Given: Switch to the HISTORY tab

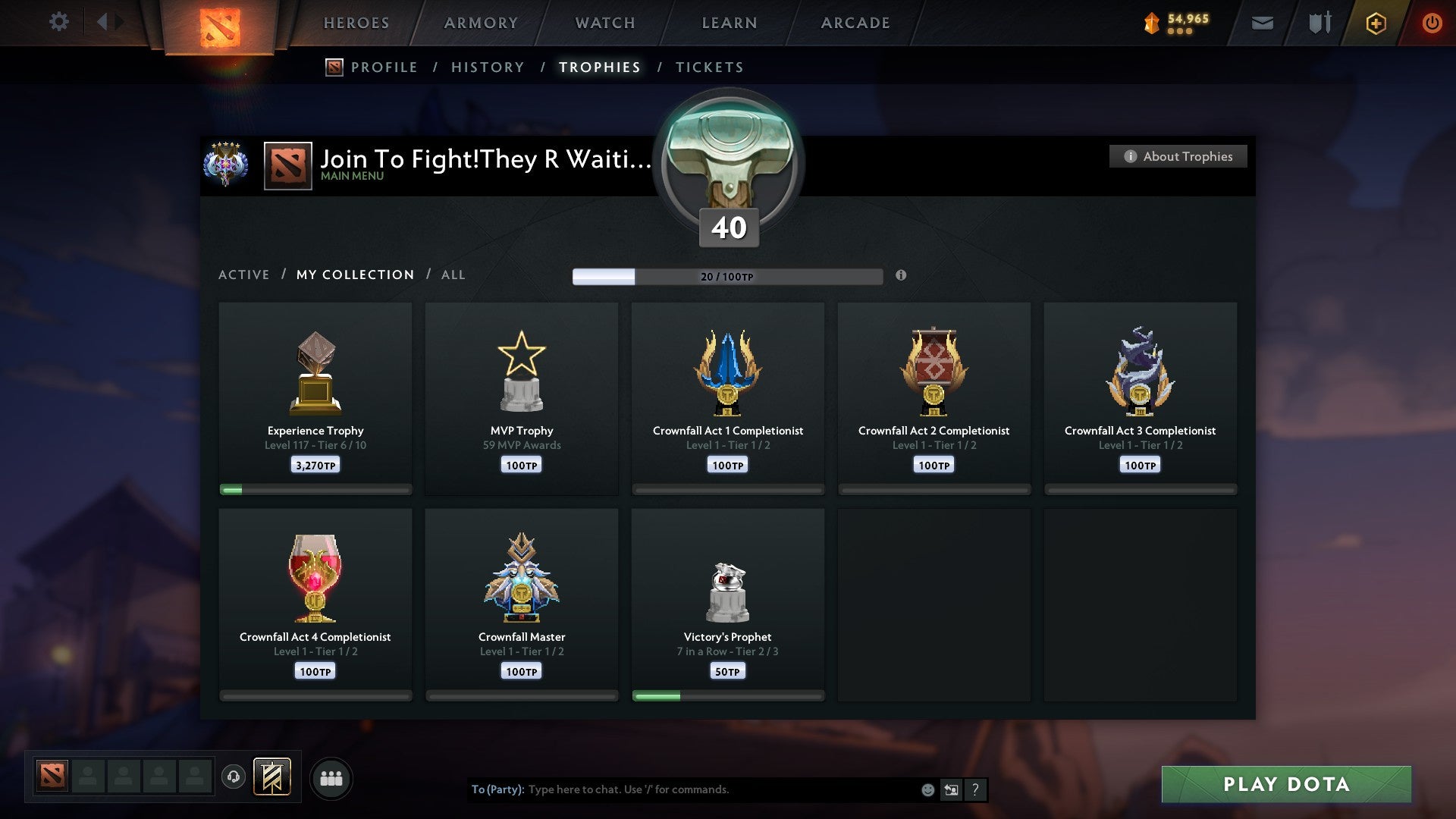Looking at the screenshot, I should pyautogui.click(x=488, y=67).
